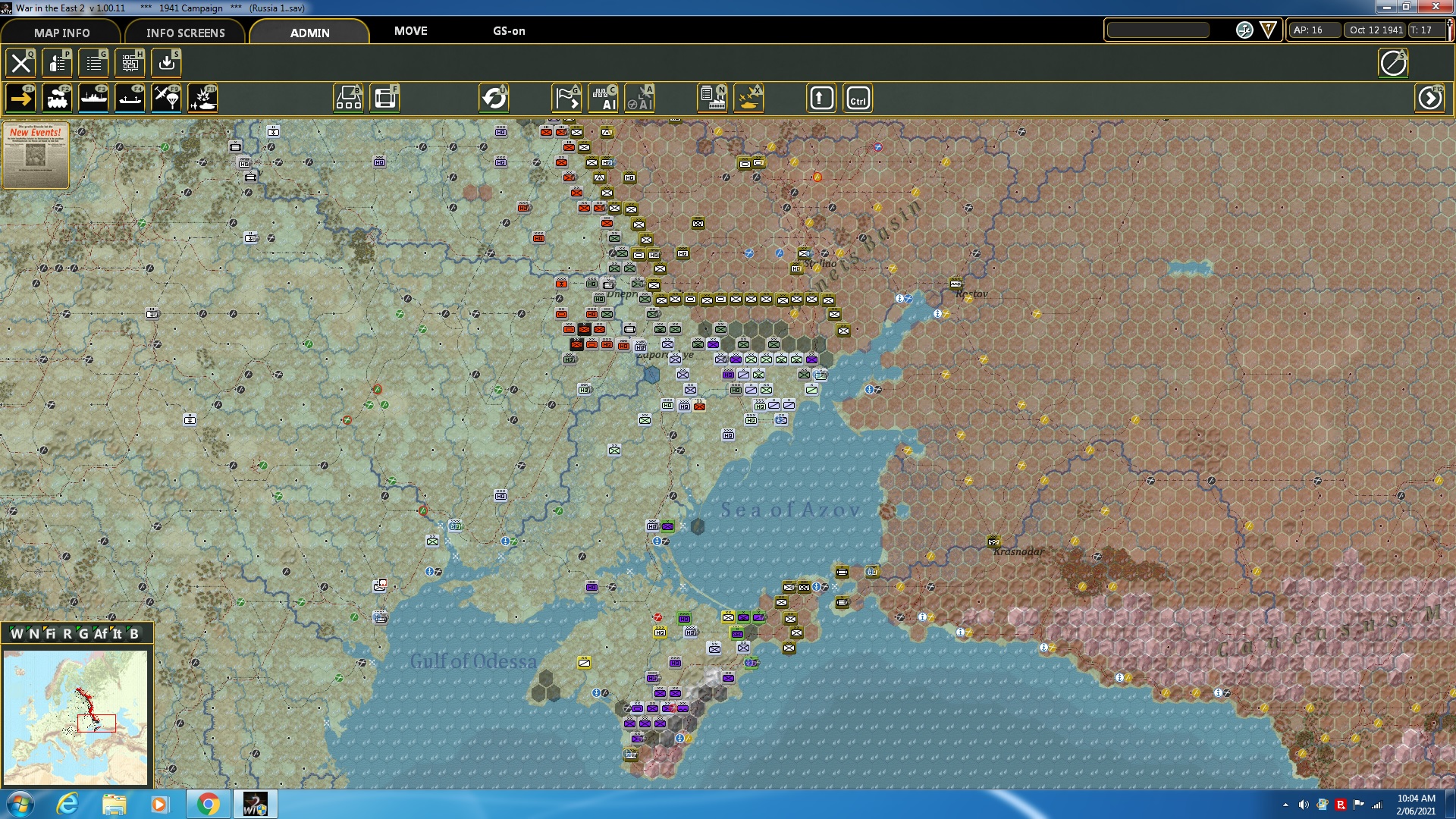
Task: Toggle the Fi filter above the minimap
Action: (52, 635)
